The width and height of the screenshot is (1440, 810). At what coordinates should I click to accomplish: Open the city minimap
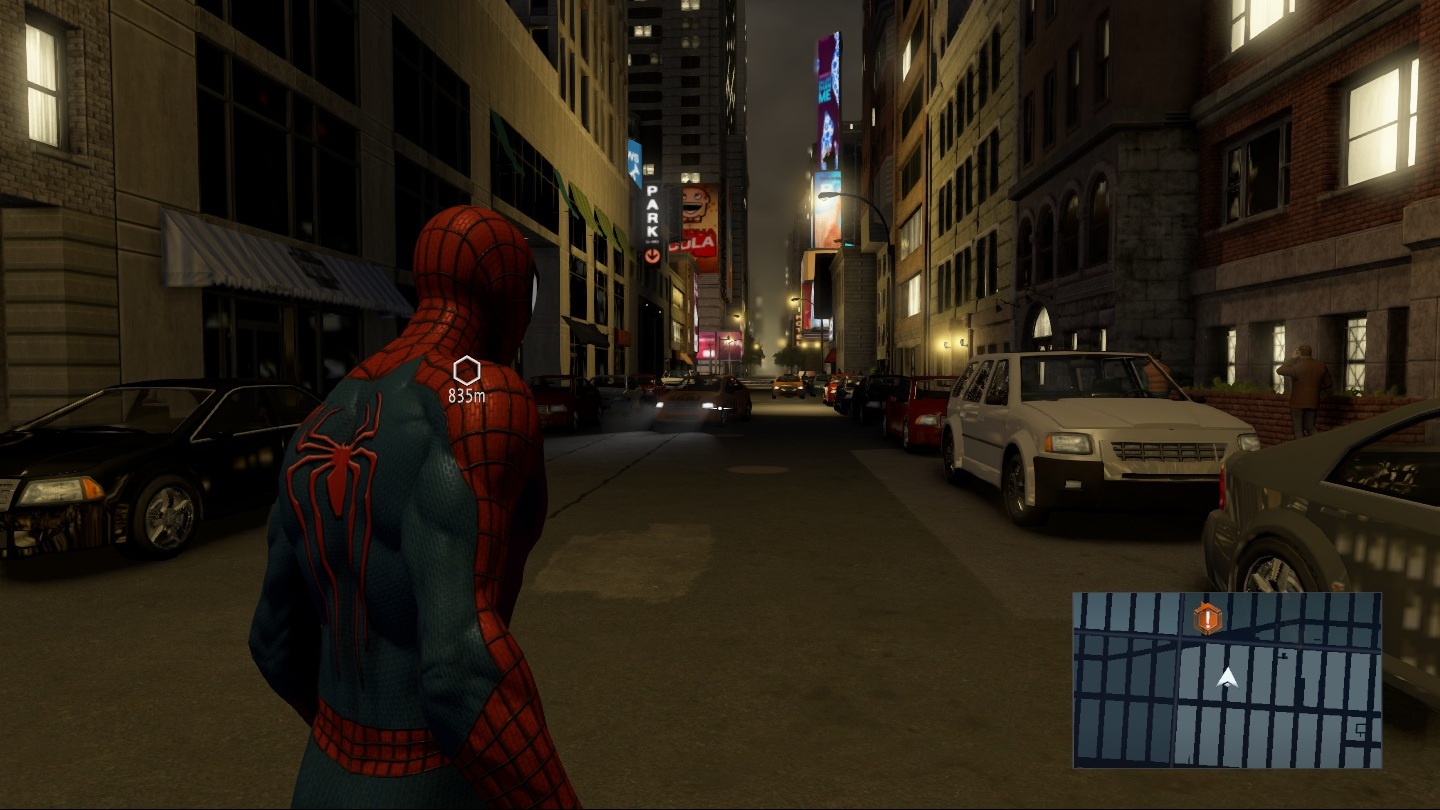[x=1227, y=680]
